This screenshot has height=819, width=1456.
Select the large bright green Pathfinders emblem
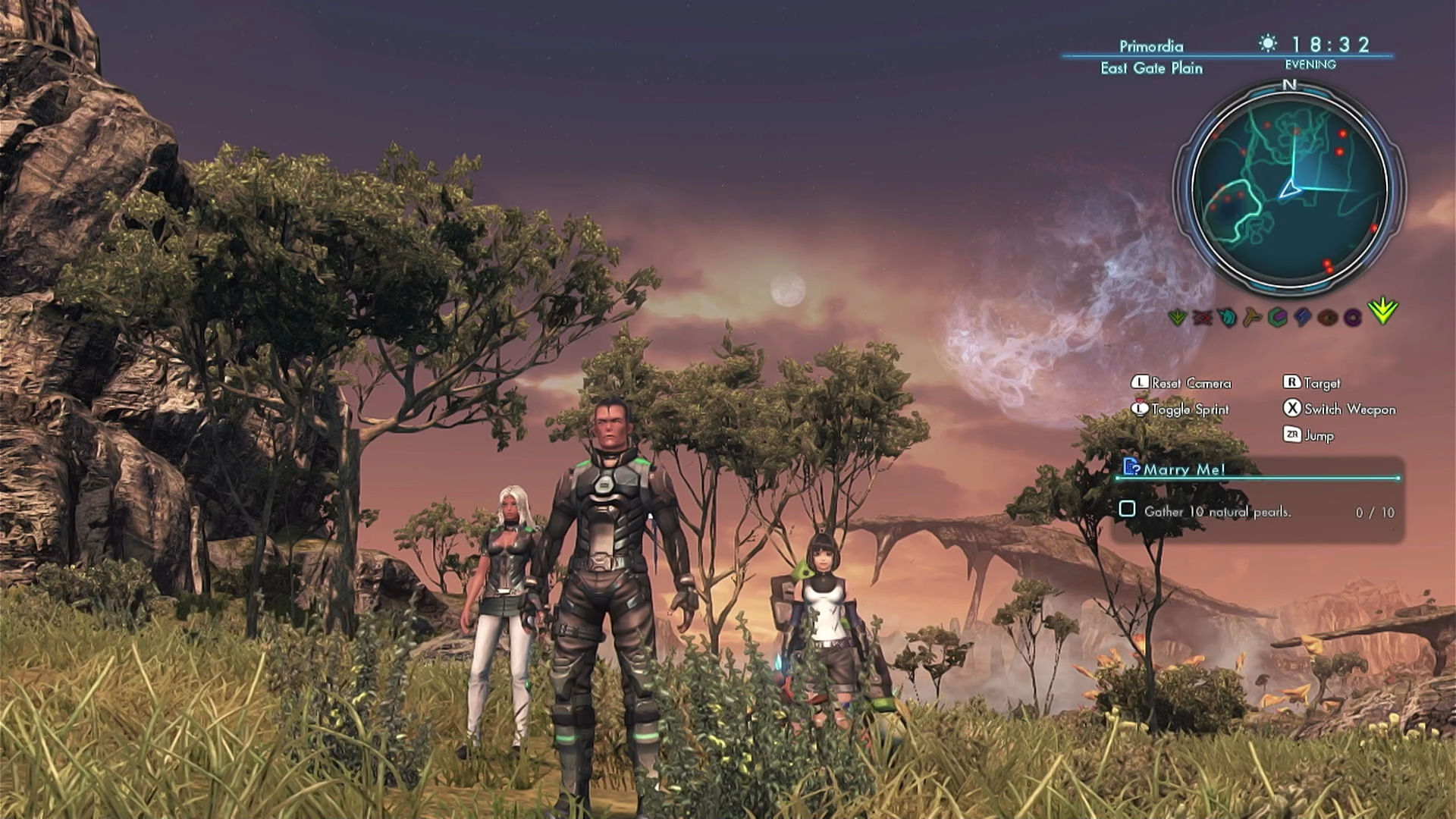[x=1383, y=311]
